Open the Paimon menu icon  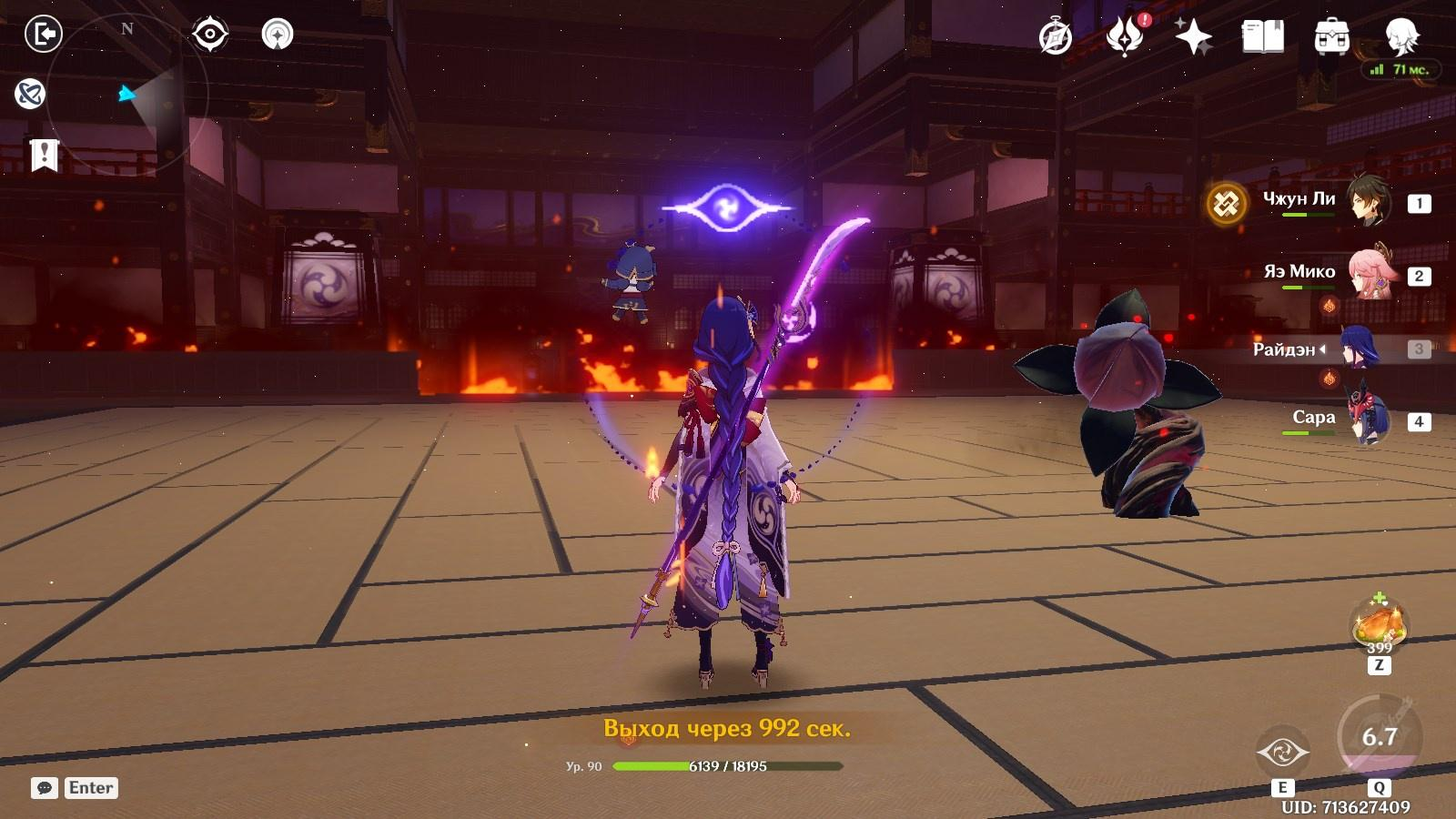point(1401,36)
